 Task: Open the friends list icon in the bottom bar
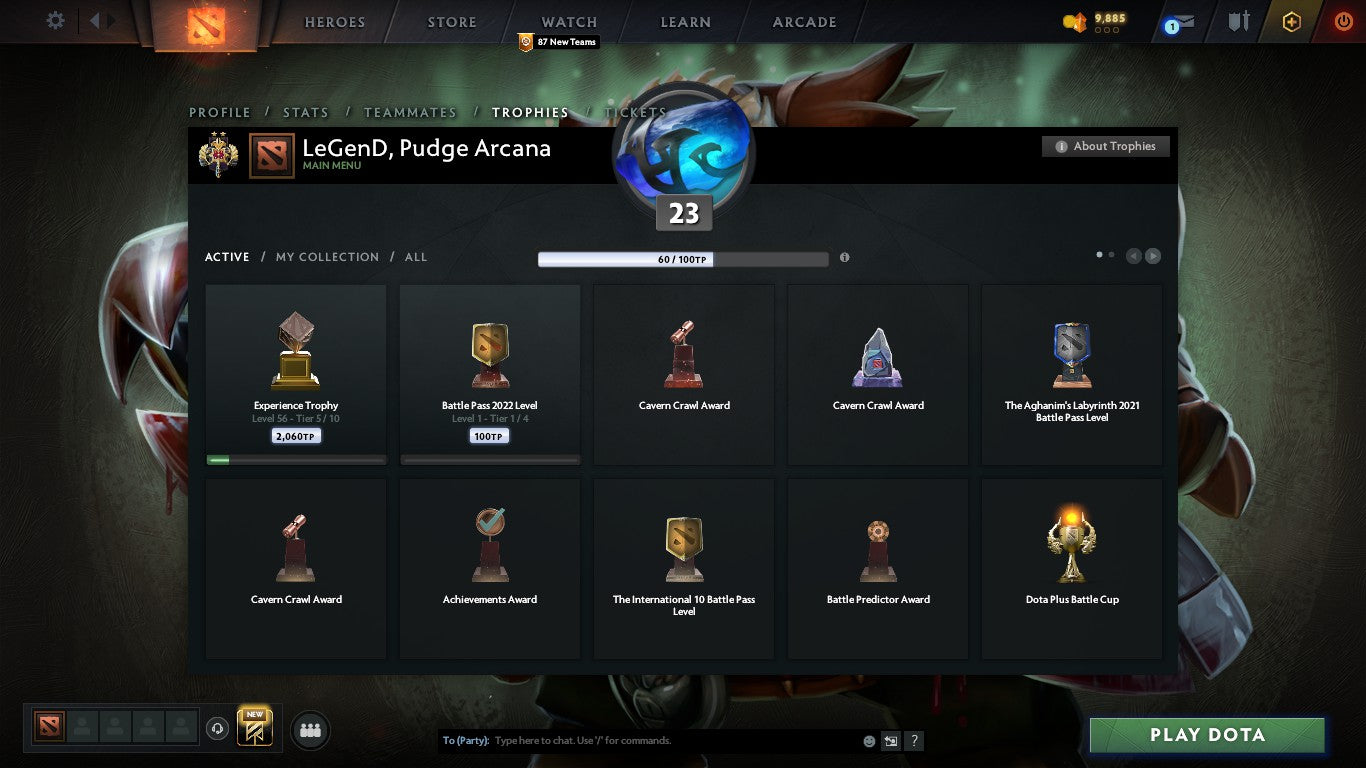[x=310, y=730]
